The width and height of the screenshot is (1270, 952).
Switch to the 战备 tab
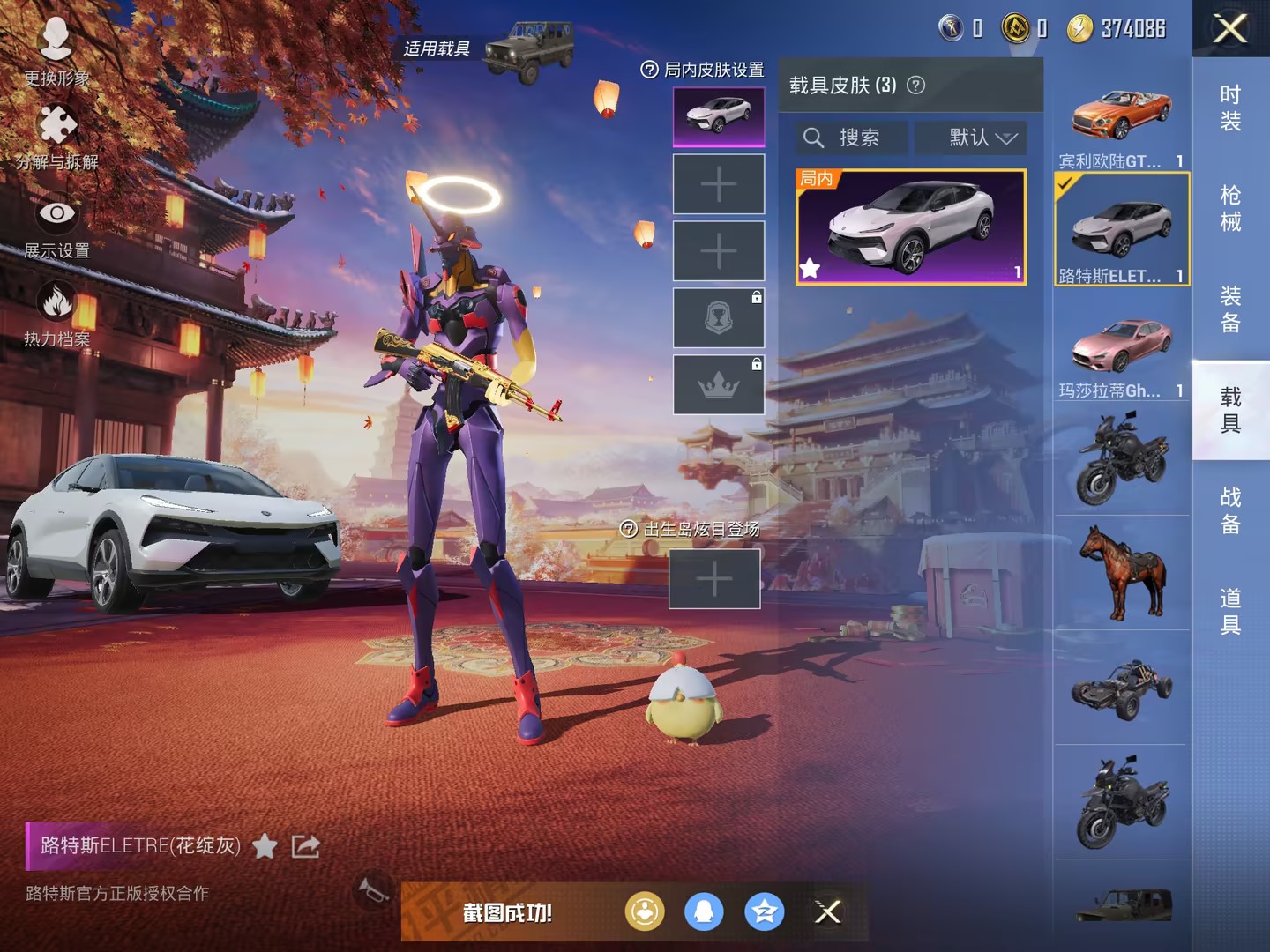point(1230,510)
